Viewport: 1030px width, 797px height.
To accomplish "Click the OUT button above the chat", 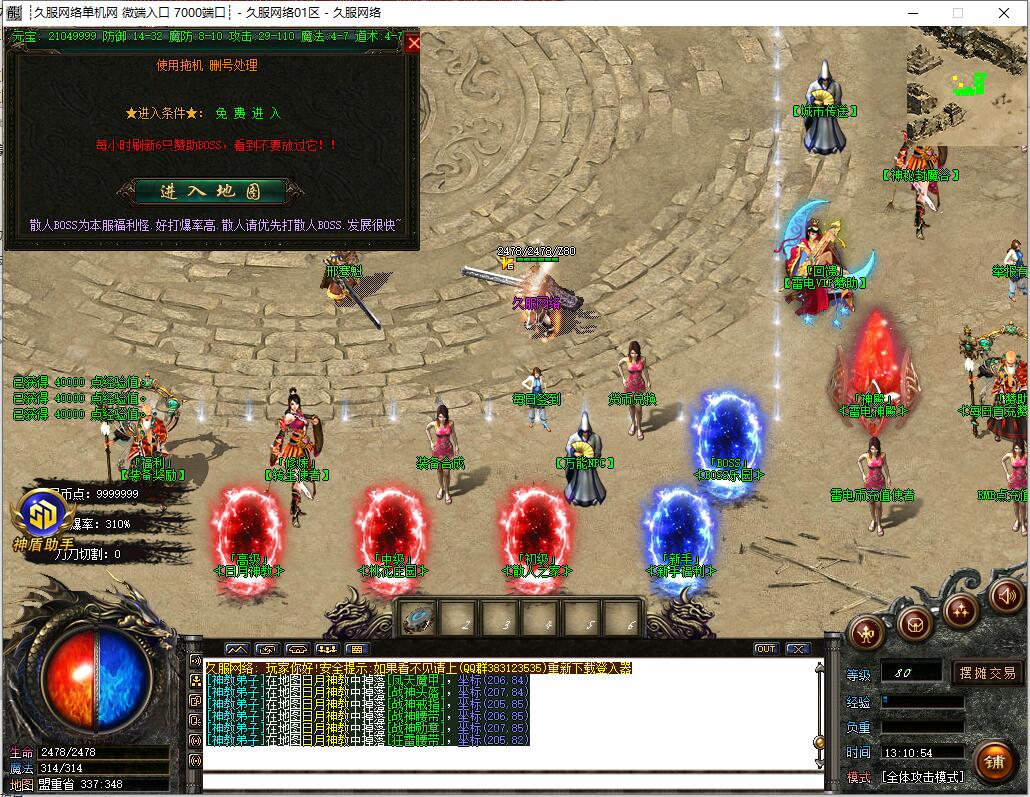I will pos(765,649).
